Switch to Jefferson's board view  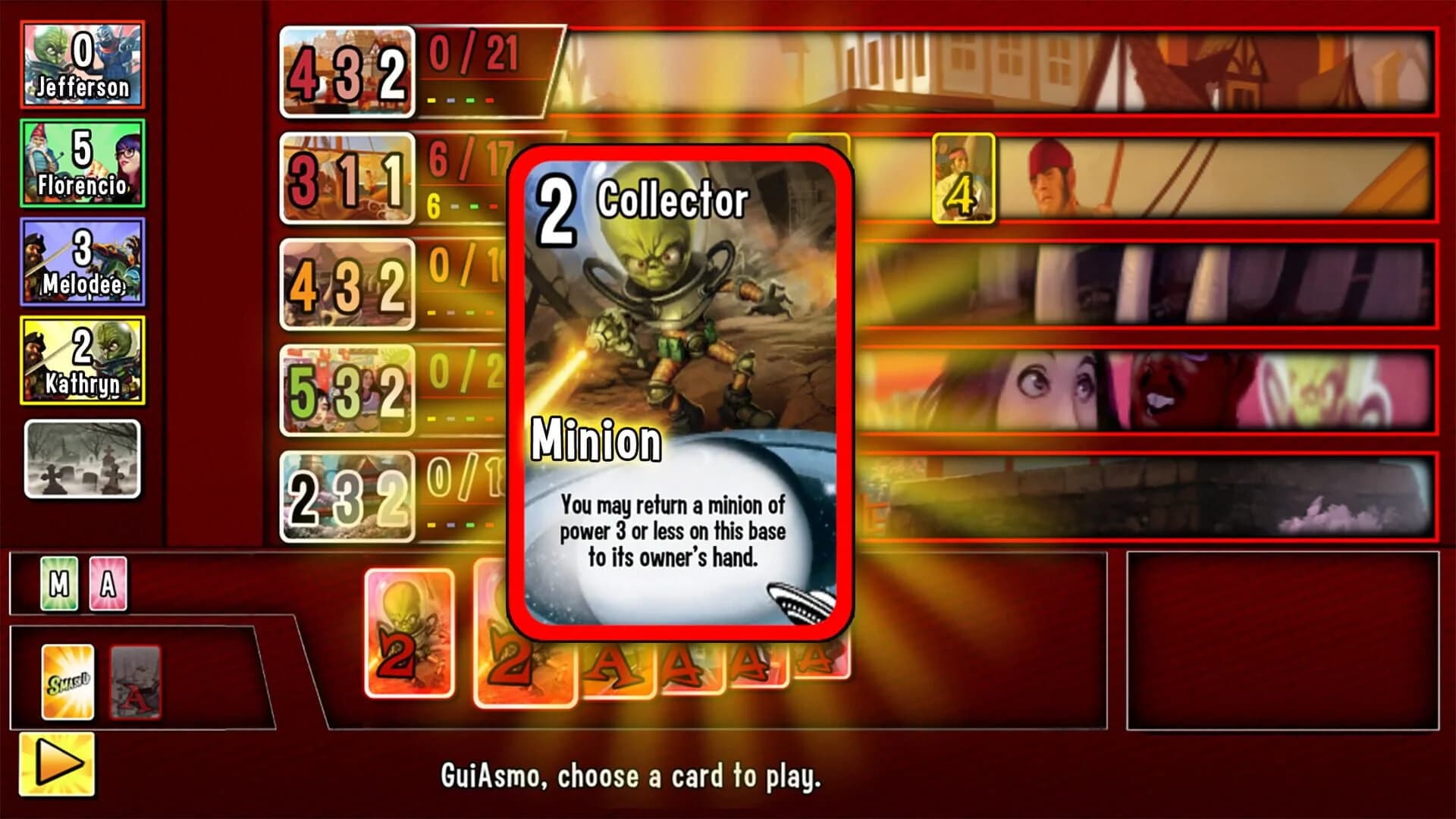tap(83, 64)
